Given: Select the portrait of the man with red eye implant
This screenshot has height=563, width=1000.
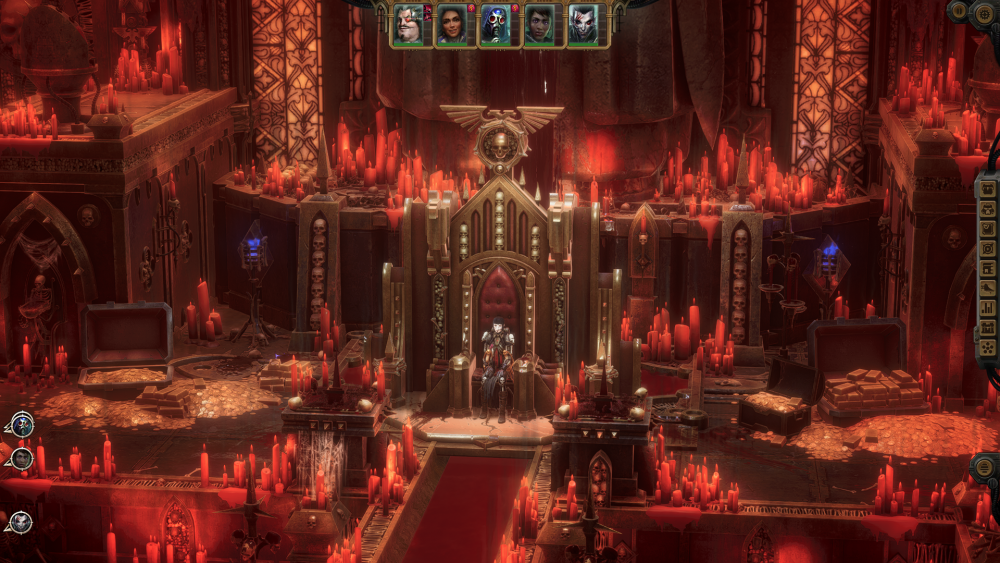Looking at the screenshot, I should click(406, 25).
